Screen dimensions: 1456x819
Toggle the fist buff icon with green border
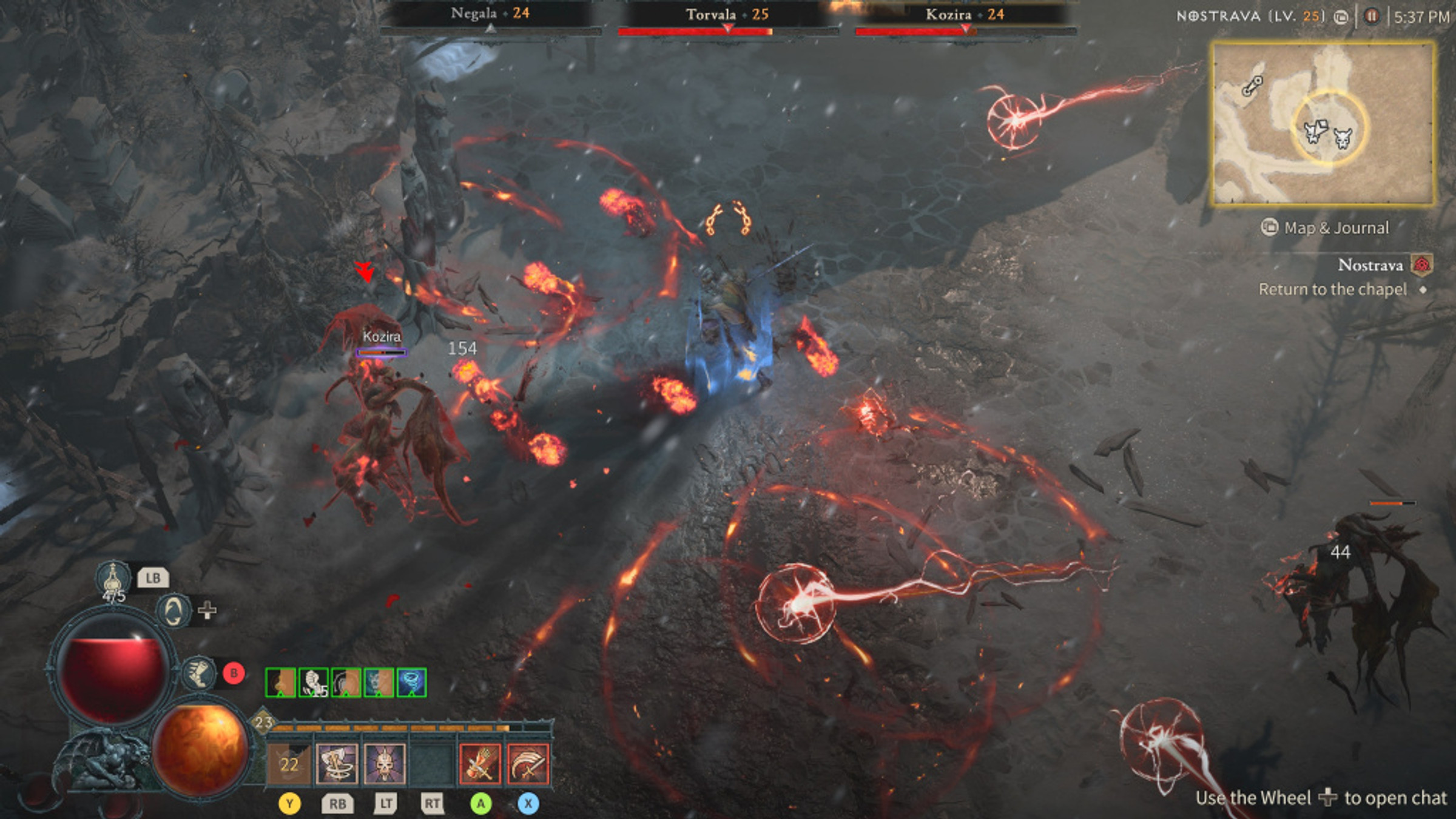click(312, 682)
